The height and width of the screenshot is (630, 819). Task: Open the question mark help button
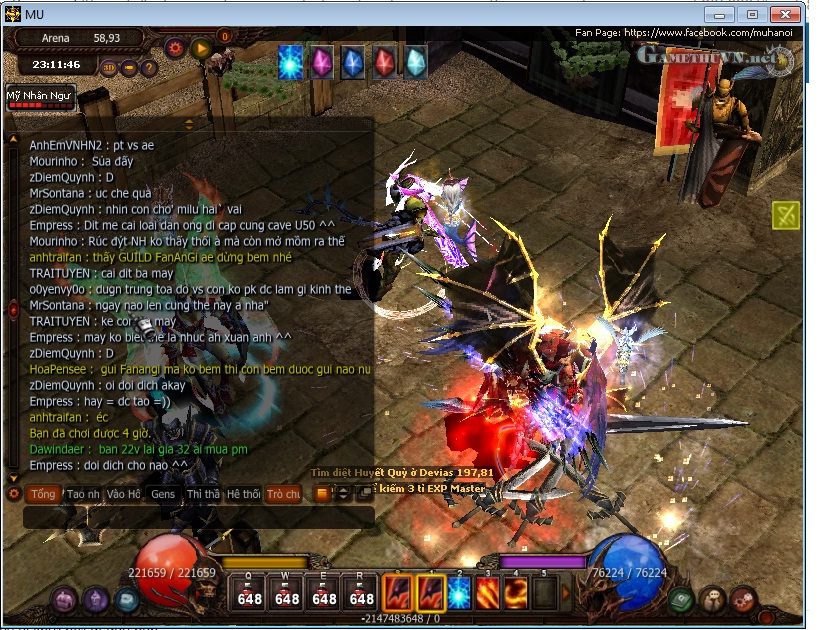tap(149, 68)
